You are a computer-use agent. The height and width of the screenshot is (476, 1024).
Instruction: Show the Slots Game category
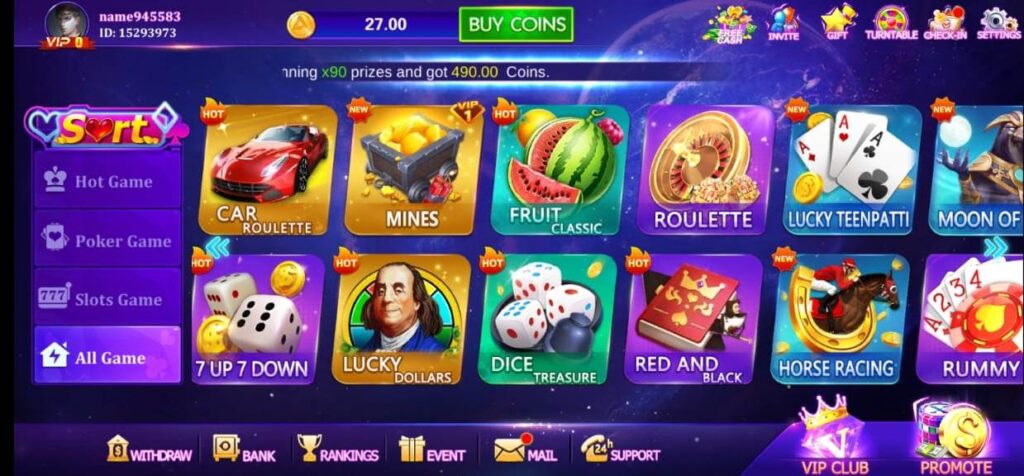[x=108, y=299]
